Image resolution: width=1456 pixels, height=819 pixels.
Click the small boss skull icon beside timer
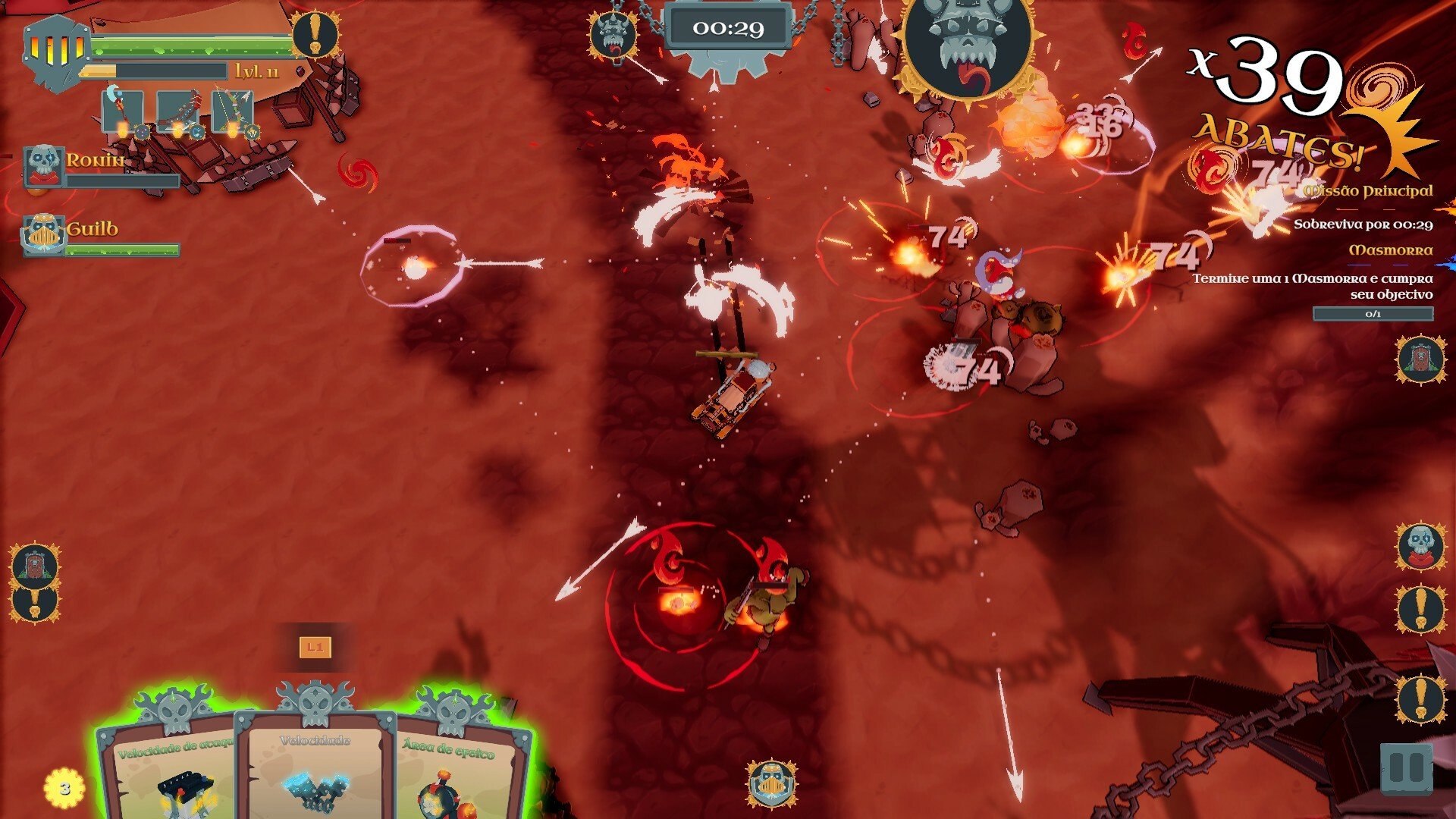(x=613, y=34)
